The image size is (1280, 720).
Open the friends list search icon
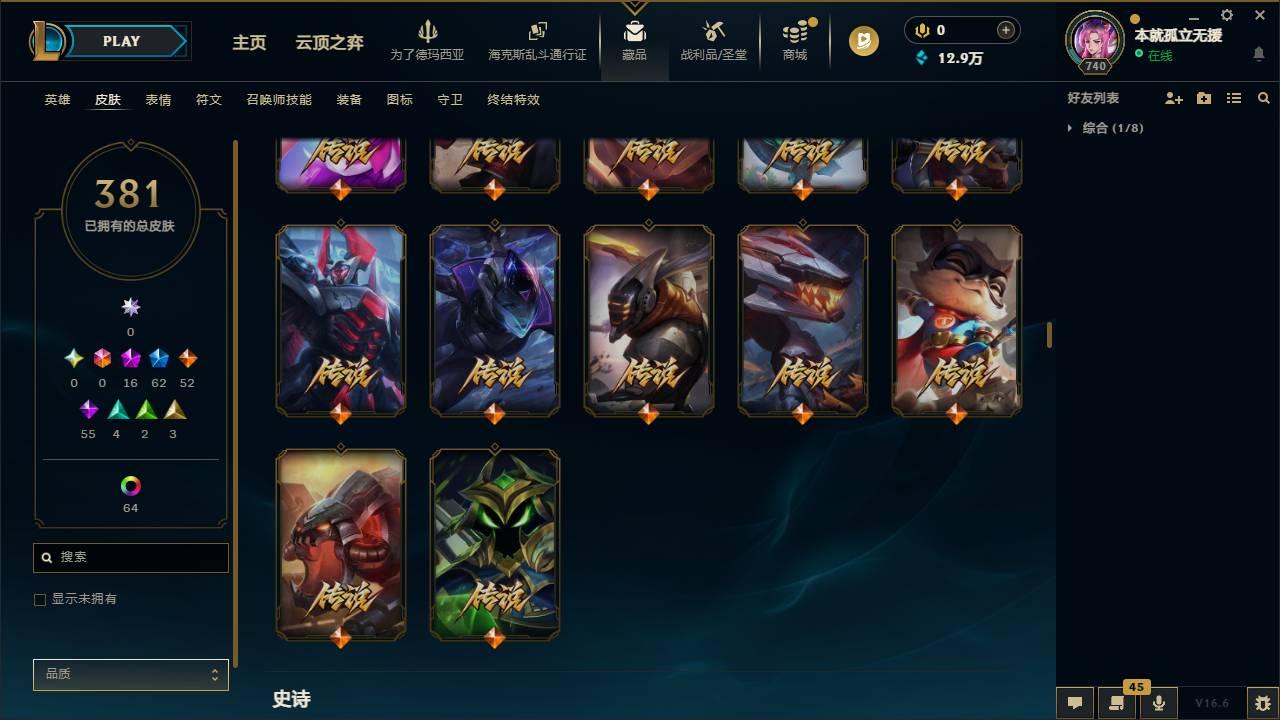(1264, 97)
